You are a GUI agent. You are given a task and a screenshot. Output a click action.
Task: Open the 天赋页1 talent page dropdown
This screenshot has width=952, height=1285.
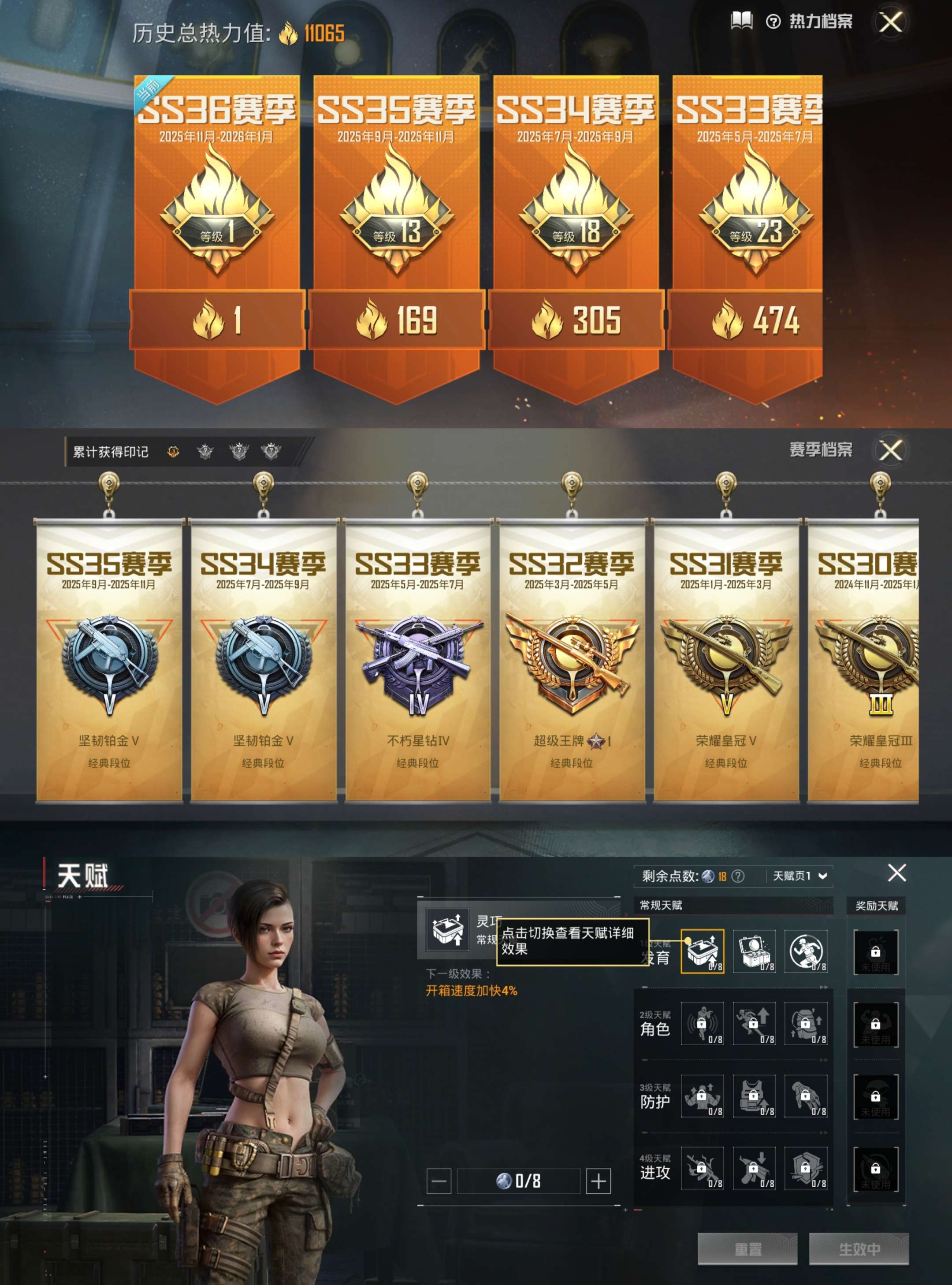[x=800, y=876]
